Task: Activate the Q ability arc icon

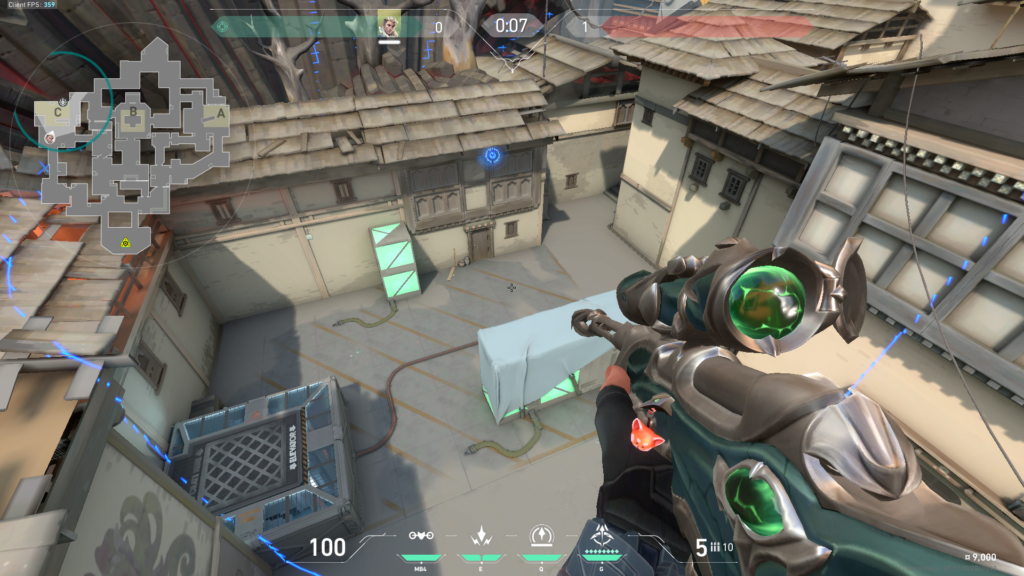Action: (x=541, y=535)
